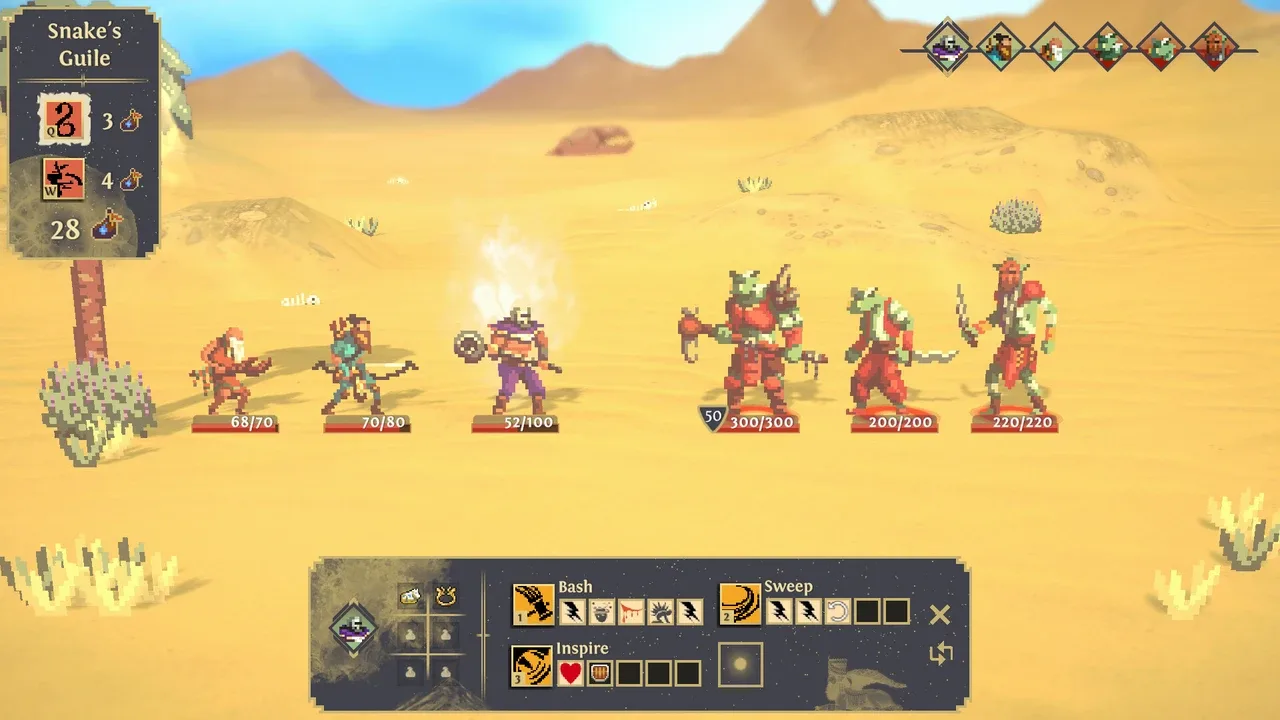
Task: Click the glowing orb slot beside Inspire
Action: (740, 665)
